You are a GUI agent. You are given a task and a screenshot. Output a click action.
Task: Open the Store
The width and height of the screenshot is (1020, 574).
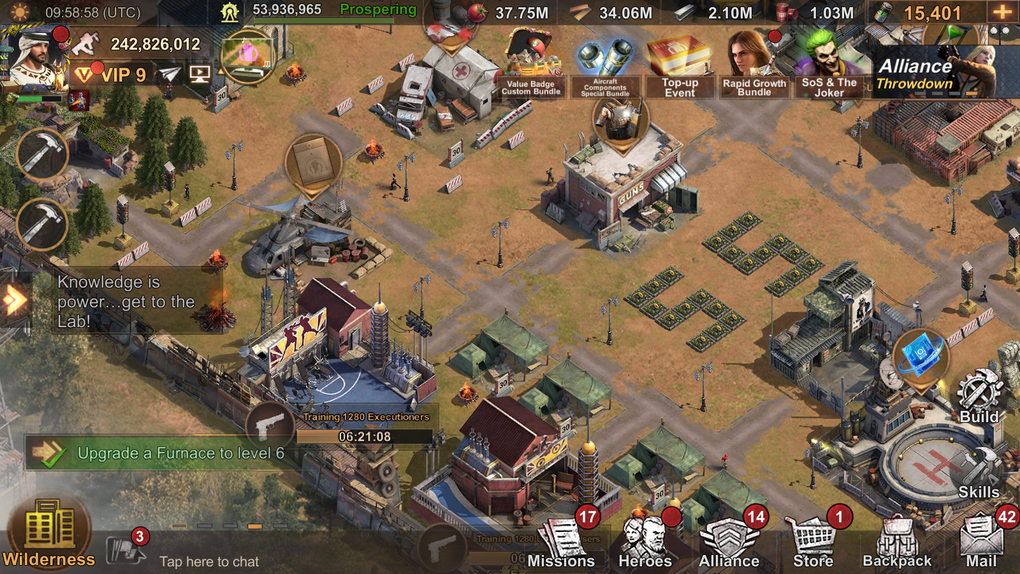pos(813,542)
